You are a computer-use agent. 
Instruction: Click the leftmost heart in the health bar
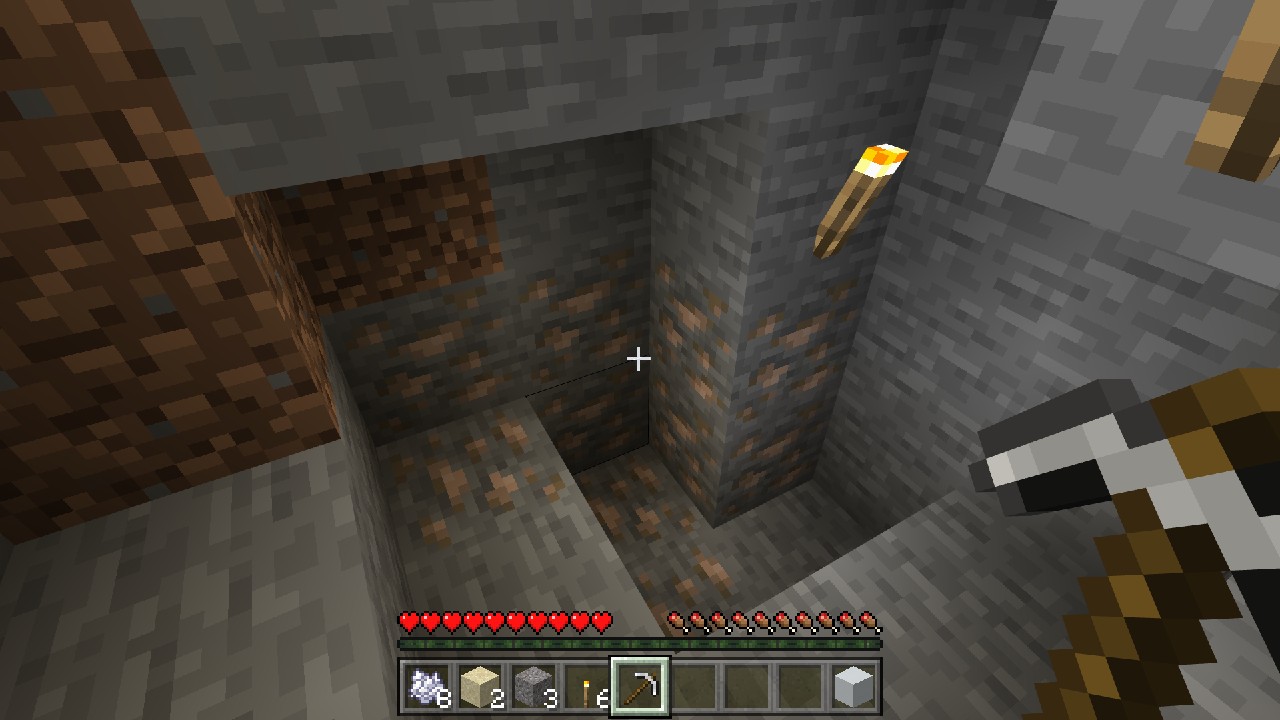tap(409, 622)
